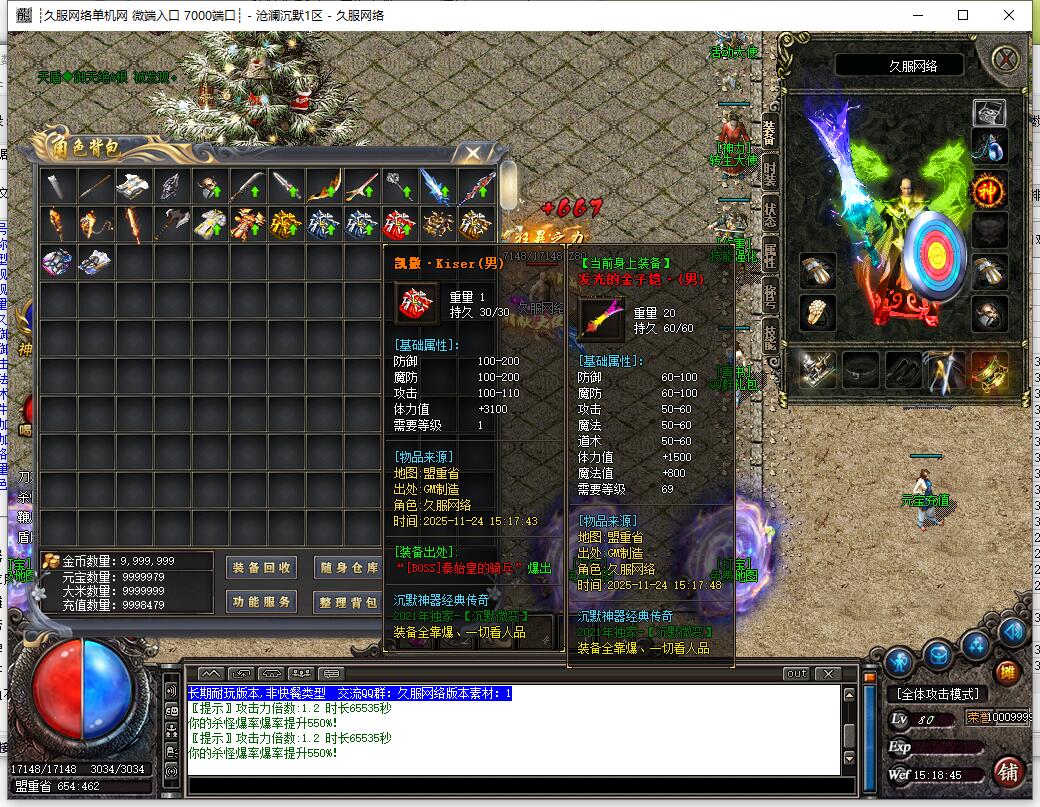Open the 属性 attributes tab
This screenshot has width=1040, height=807.
pos(770,258)
